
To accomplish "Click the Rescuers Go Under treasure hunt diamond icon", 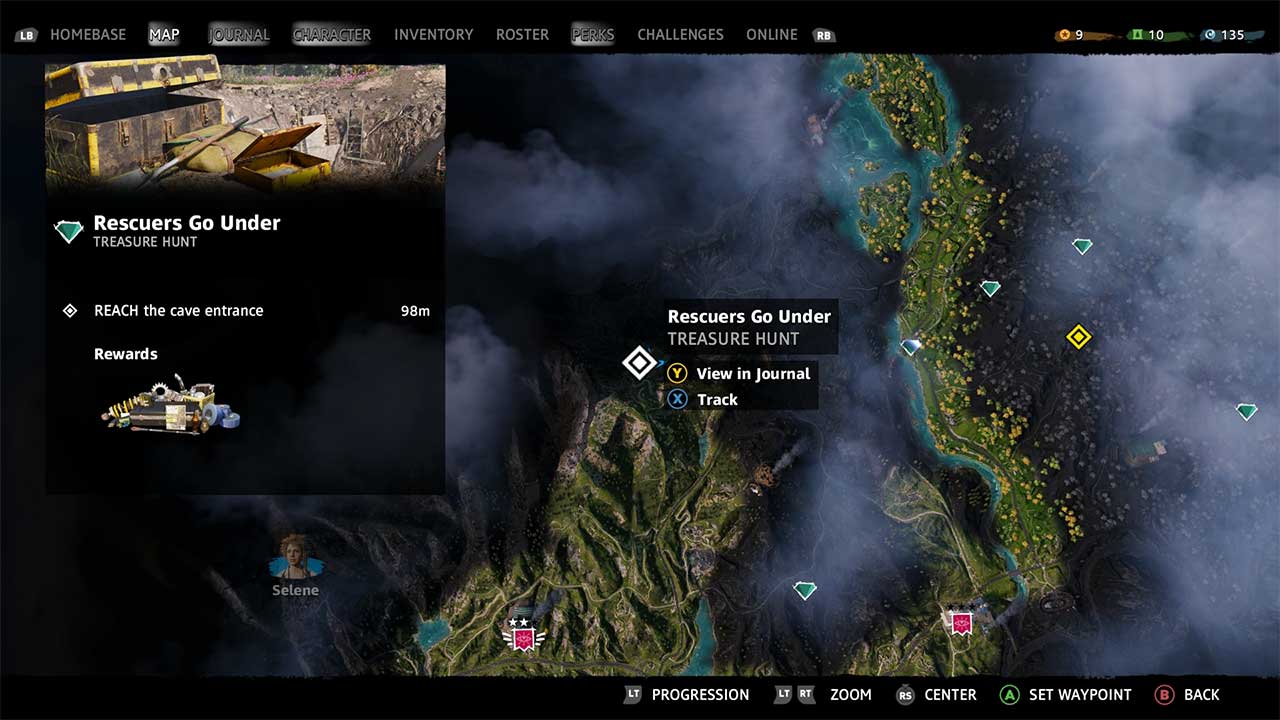I will (640, 363).
